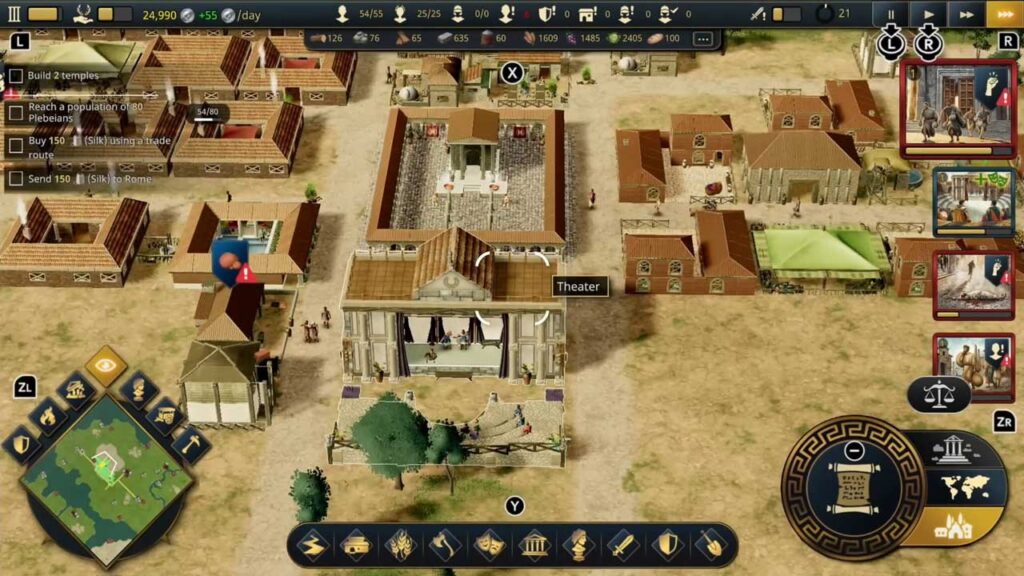Screen dimensions: 1024x576
Task: Open the house build category
Action: pos(357,545)
